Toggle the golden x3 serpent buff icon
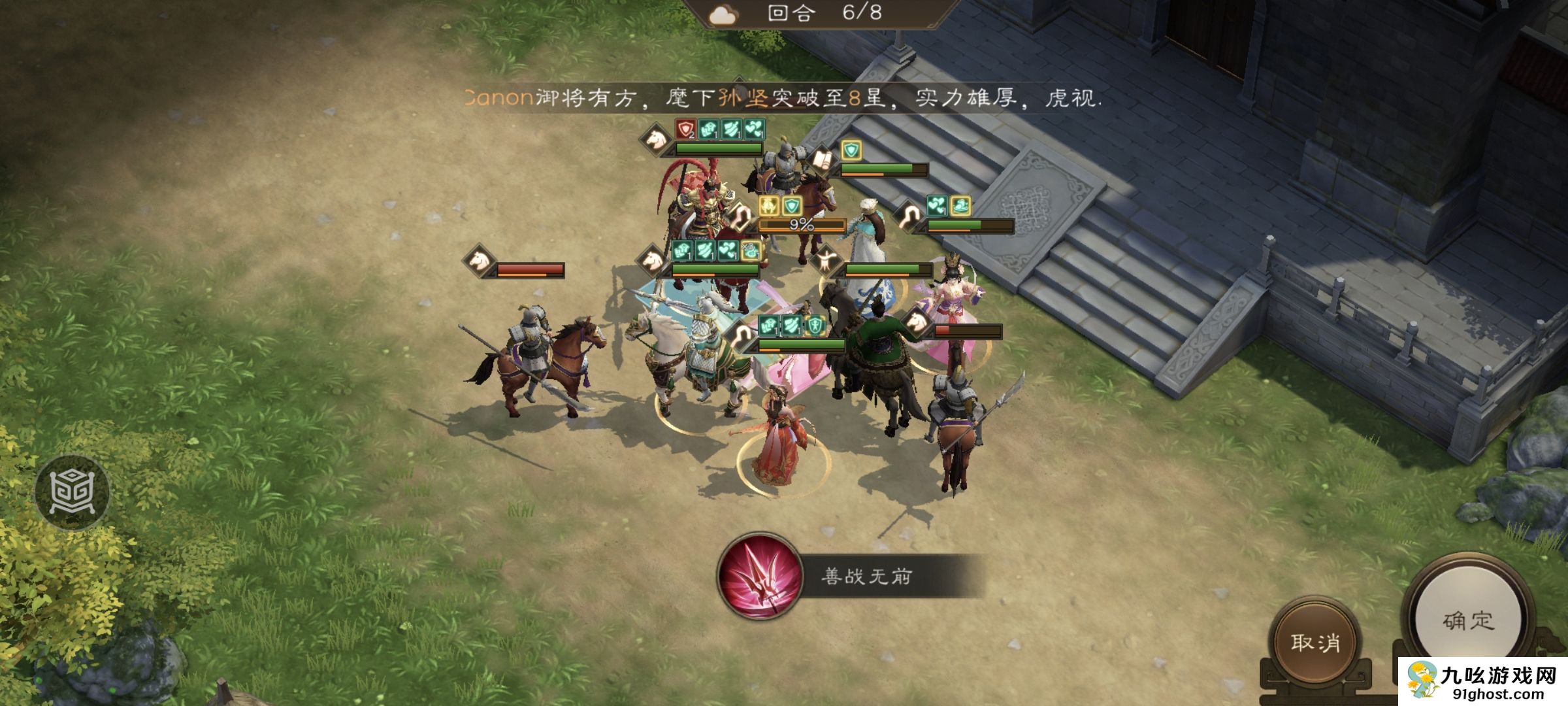Image resolution: width=1568 pixels, height=706 pixels. point(751,252)
